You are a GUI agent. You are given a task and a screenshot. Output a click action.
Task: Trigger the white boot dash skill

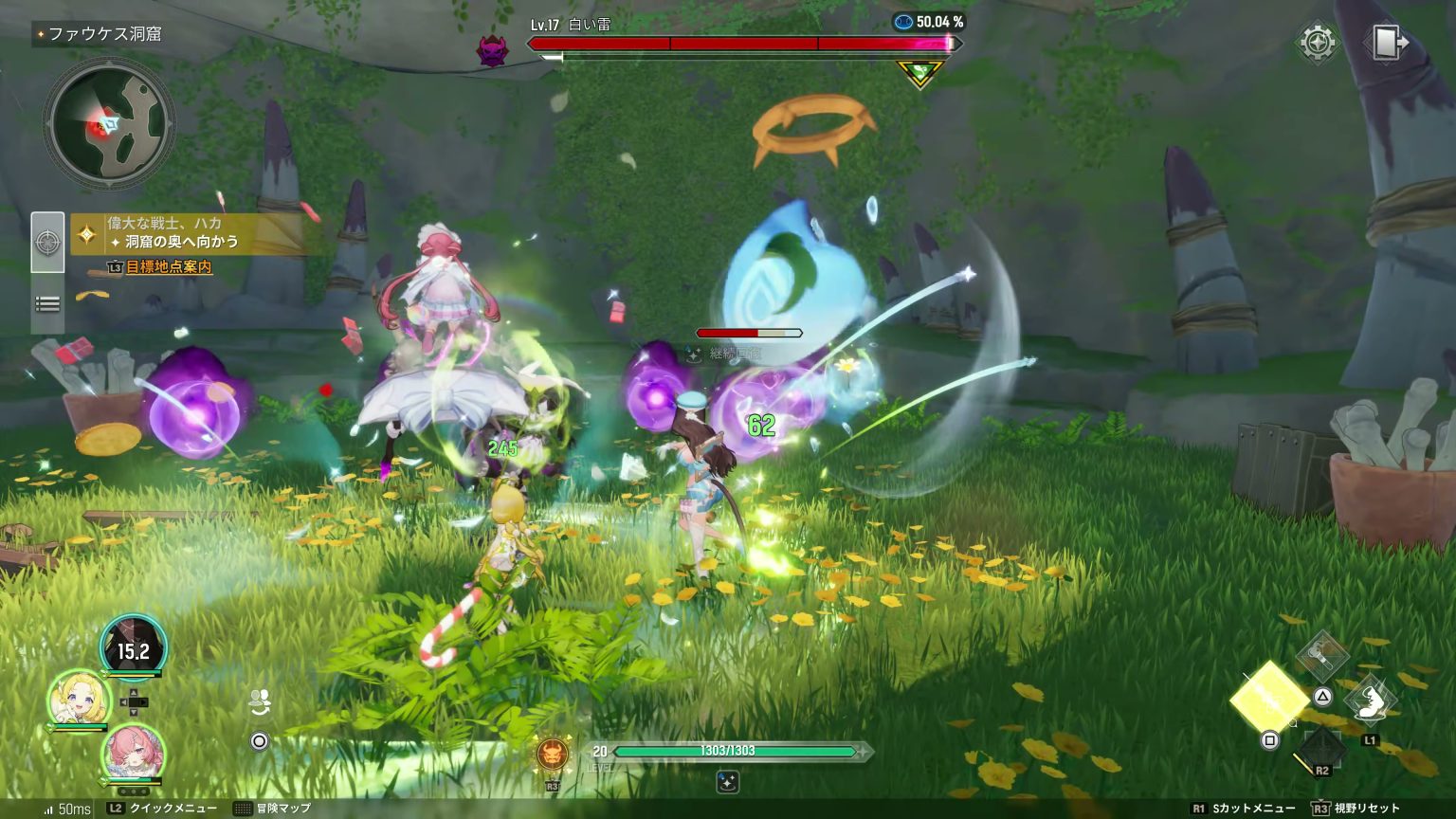(x=1370, y=702)
